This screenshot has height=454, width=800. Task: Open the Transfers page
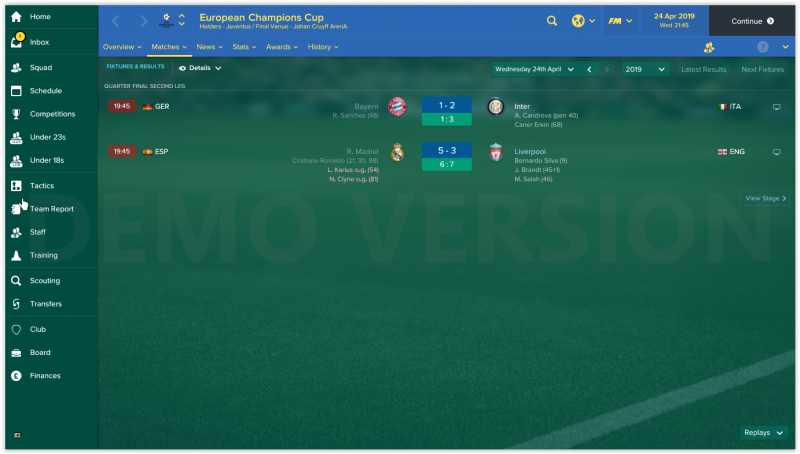point(46,304)
